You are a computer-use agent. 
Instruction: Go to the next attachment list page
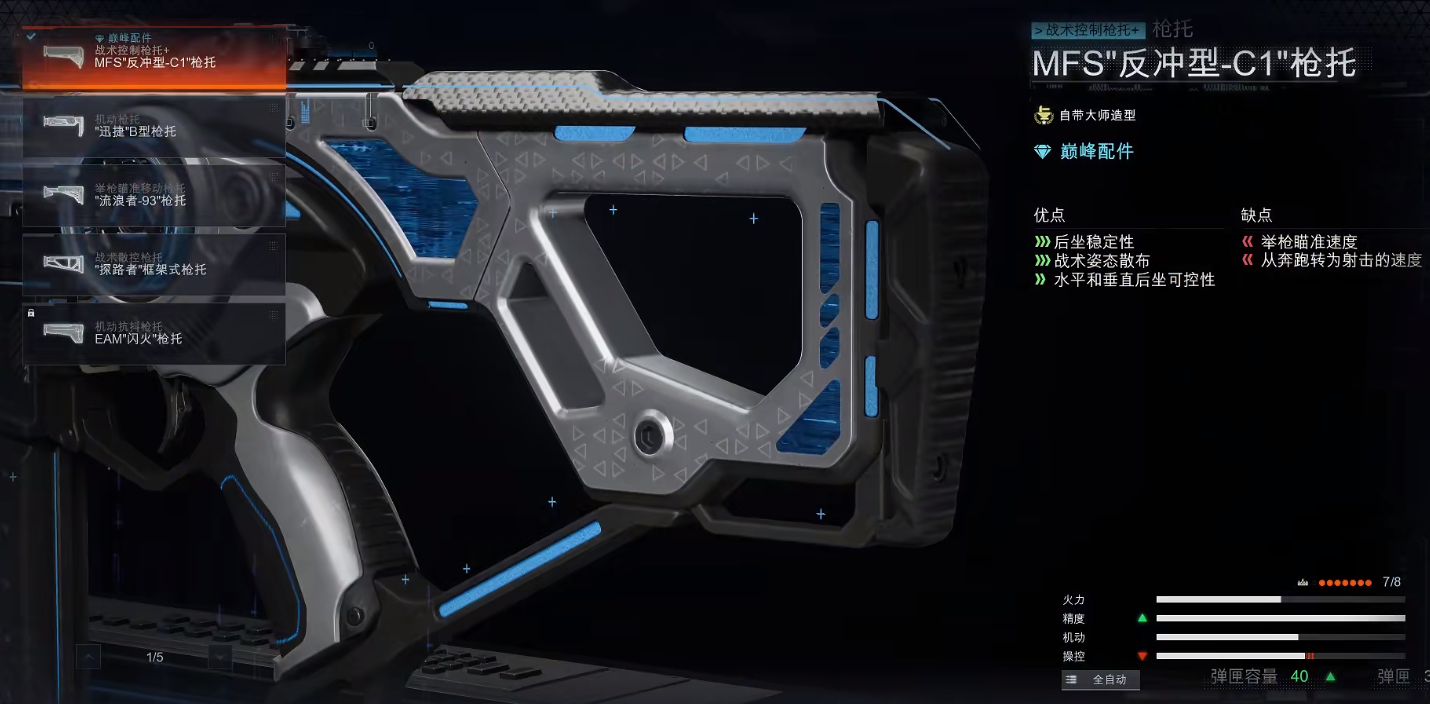220,657
